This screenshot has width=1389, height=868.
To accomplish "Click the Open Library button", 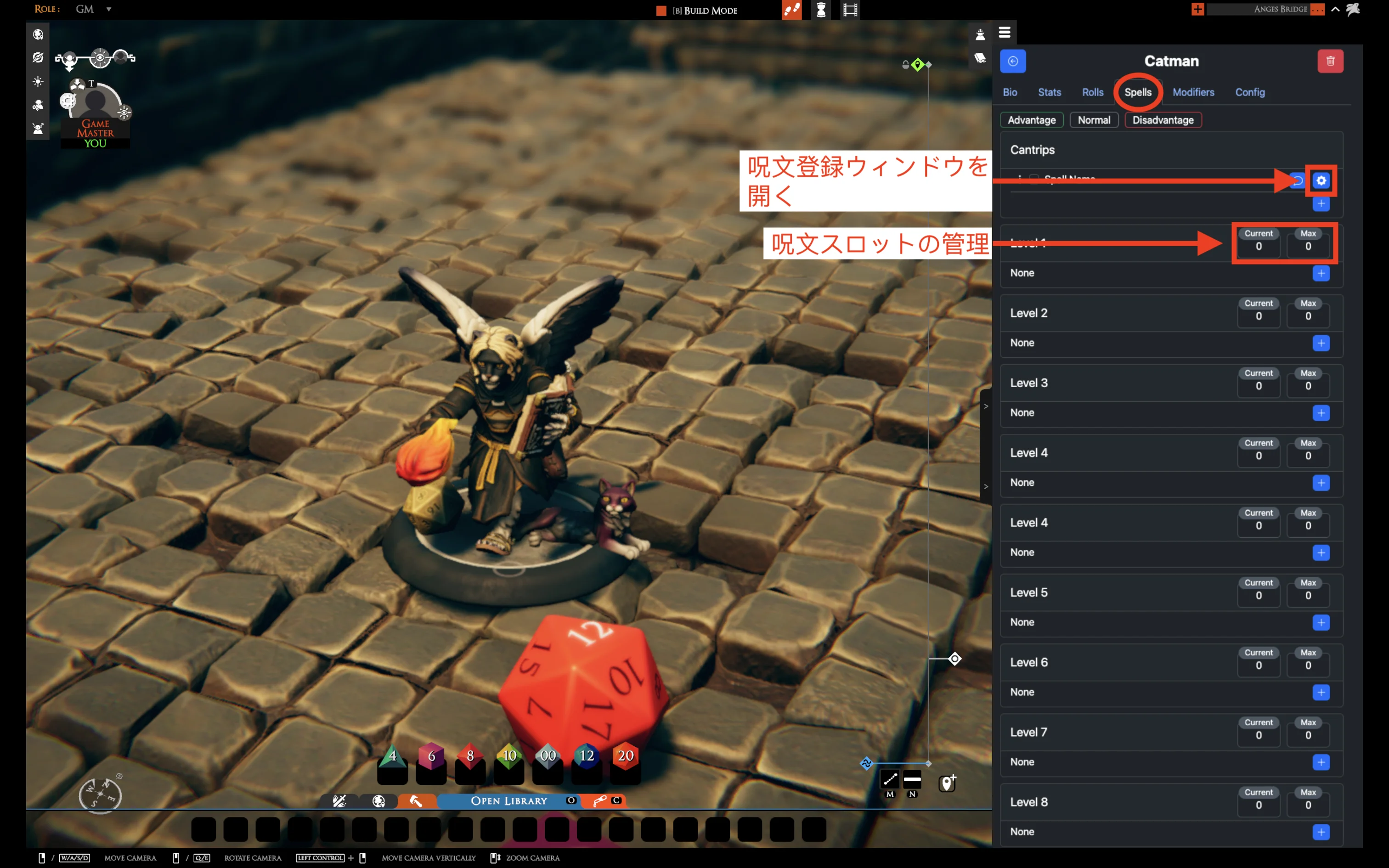I will tap(508, 801).
